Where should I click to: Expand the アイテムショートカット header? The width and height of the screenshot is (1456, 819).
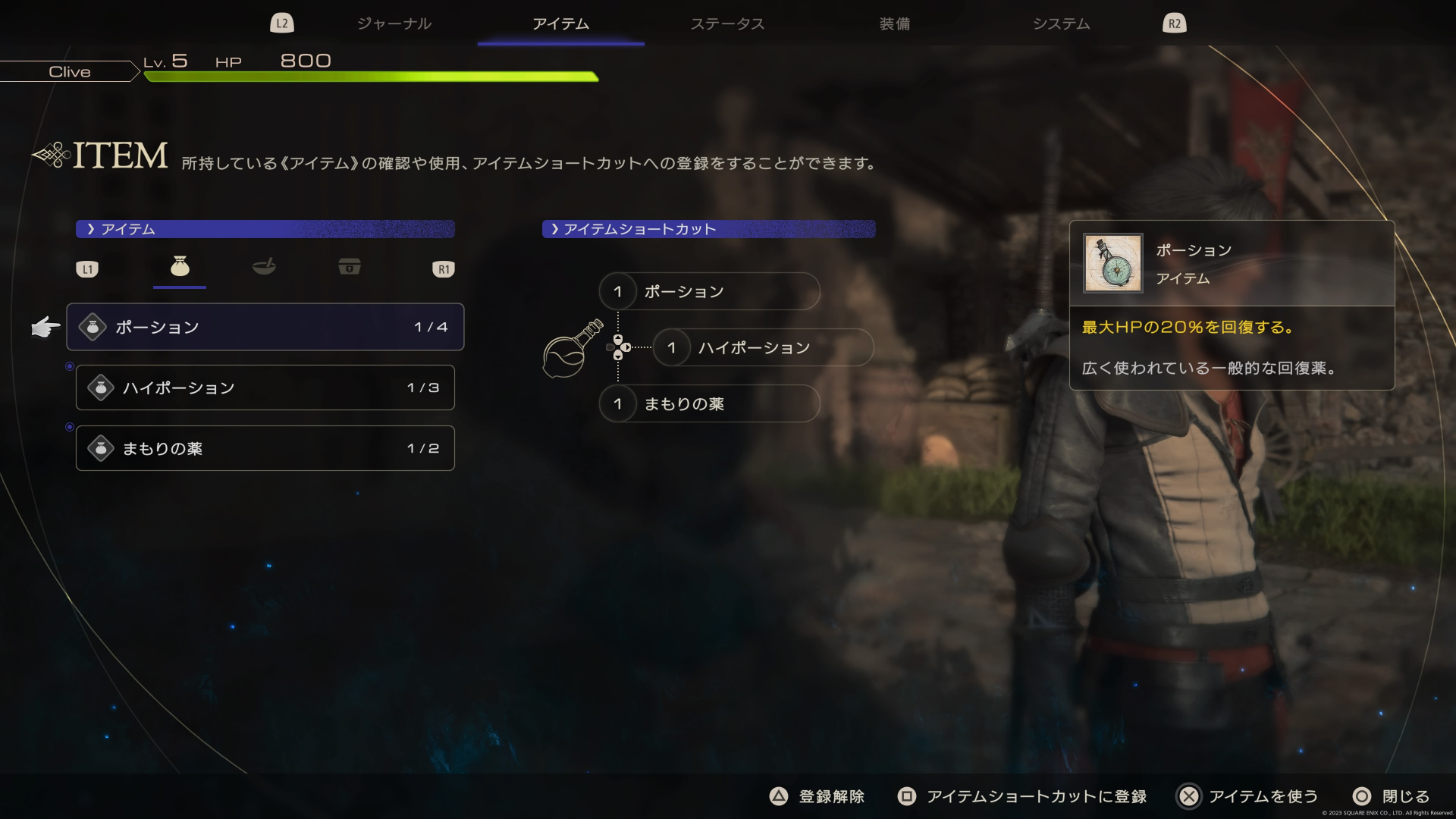[x=709, y=229]
